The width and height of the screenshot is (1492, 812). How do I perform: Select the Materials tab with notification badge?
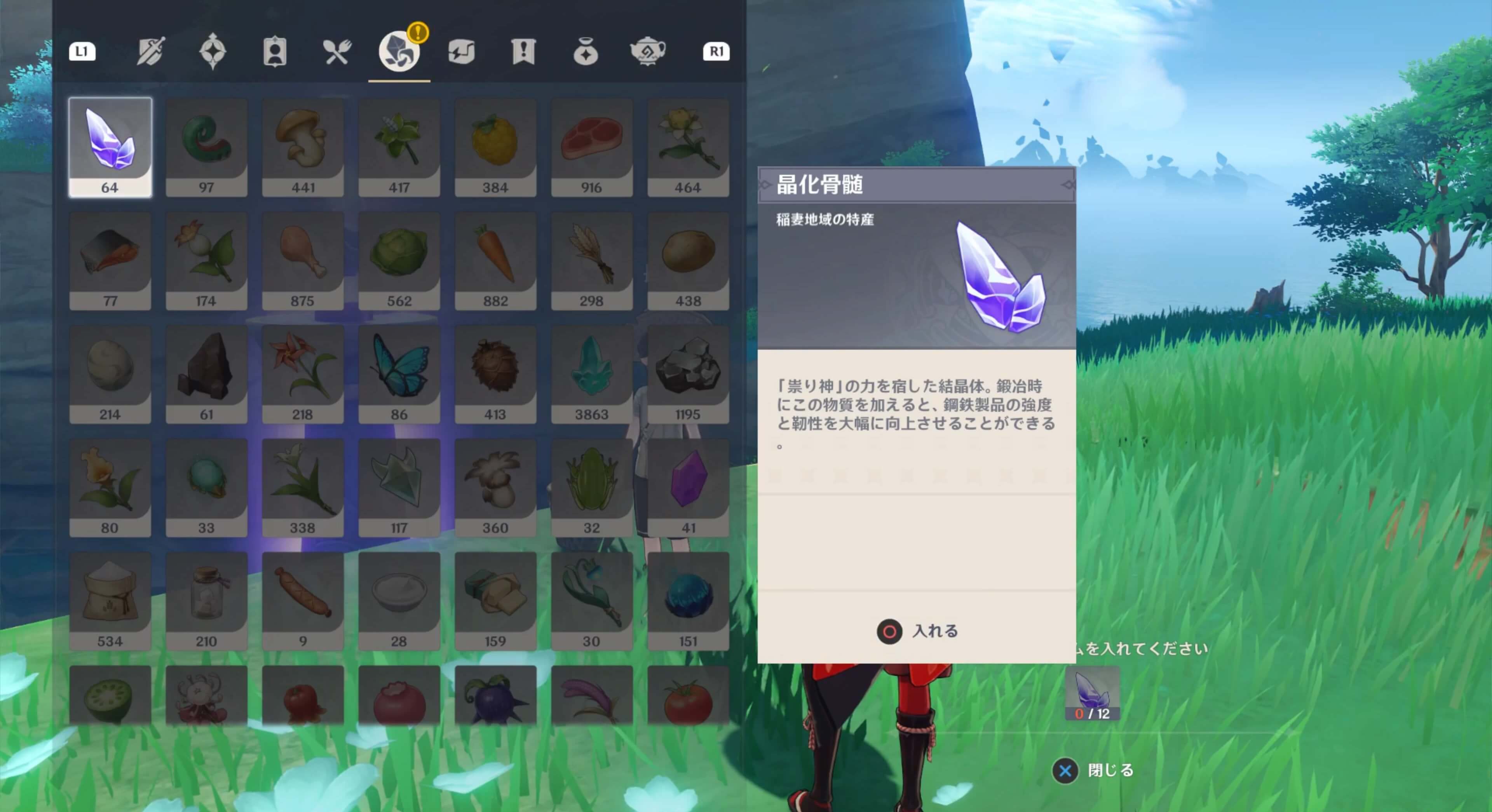[x=399, y=52]
